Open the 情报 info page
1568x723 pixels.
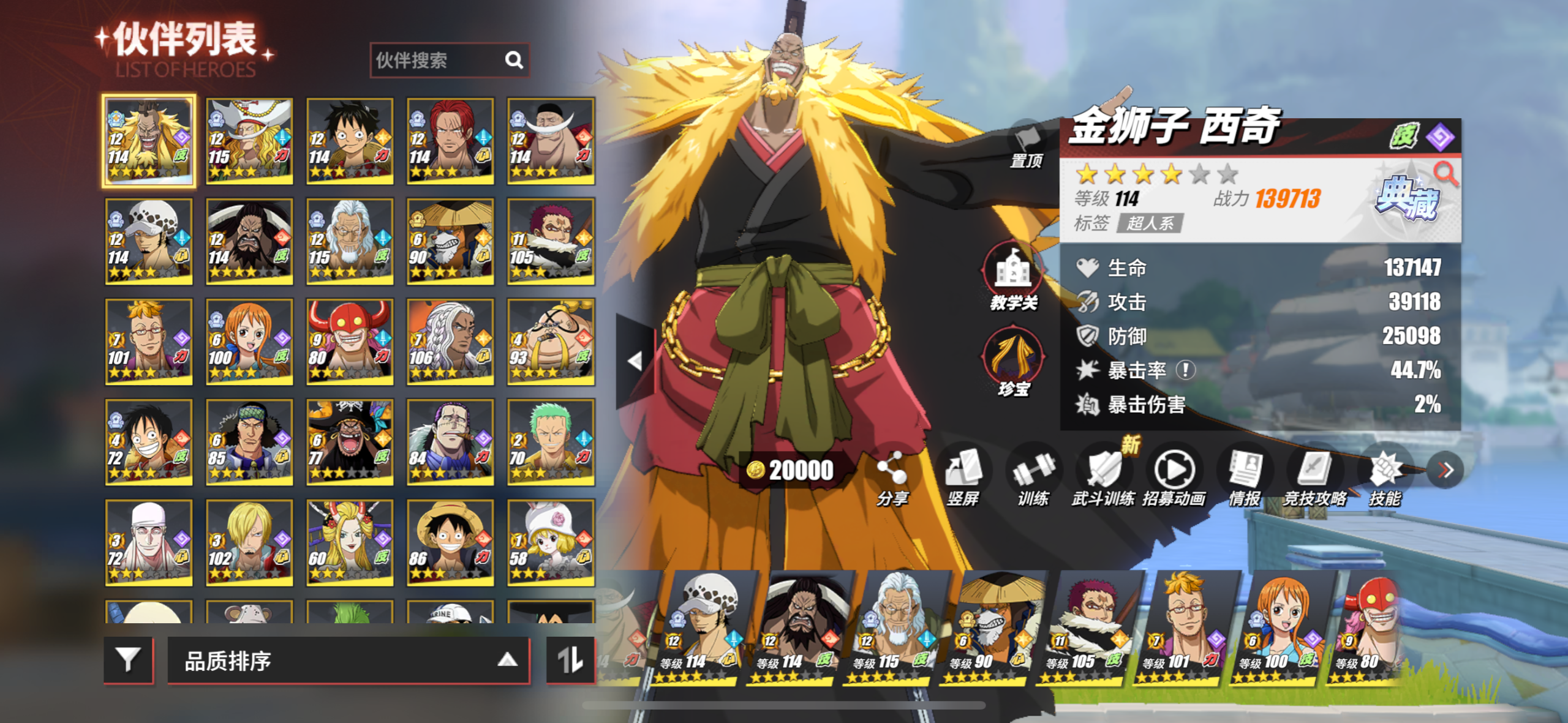[1244, 479]
